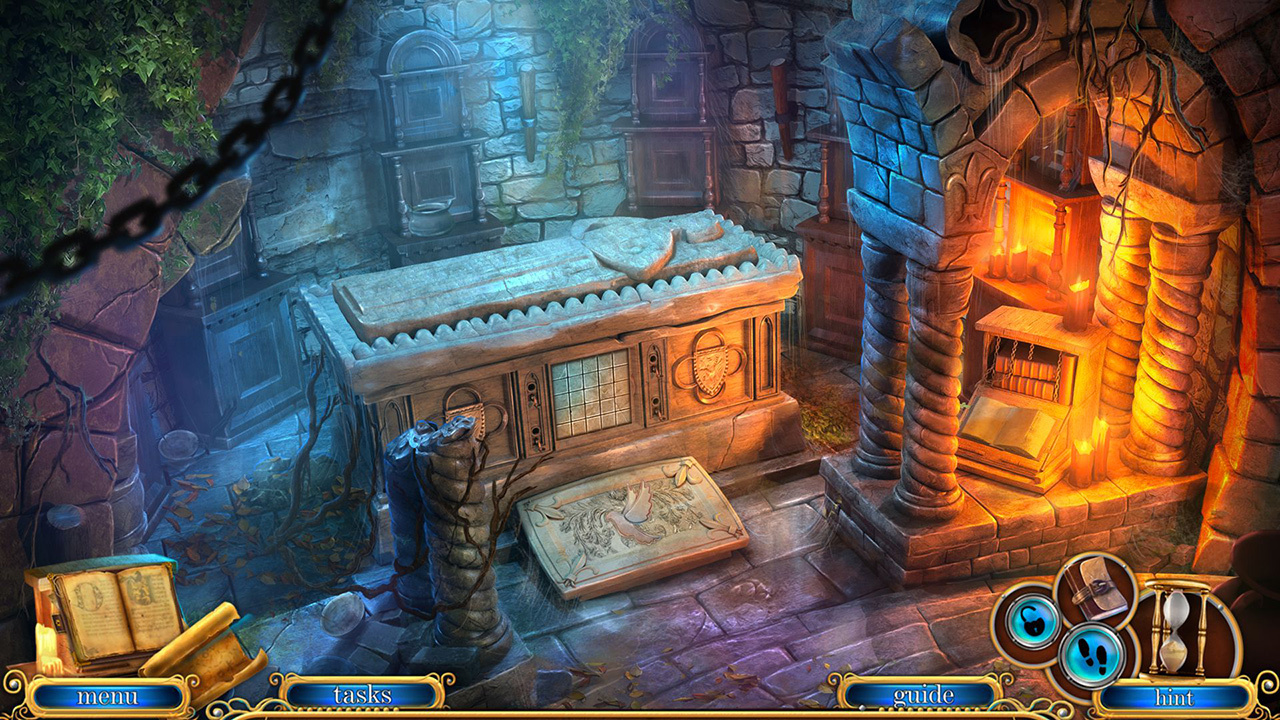Open the strategy guide
This screenshot has width=1280, height=720.
(923, 694)
